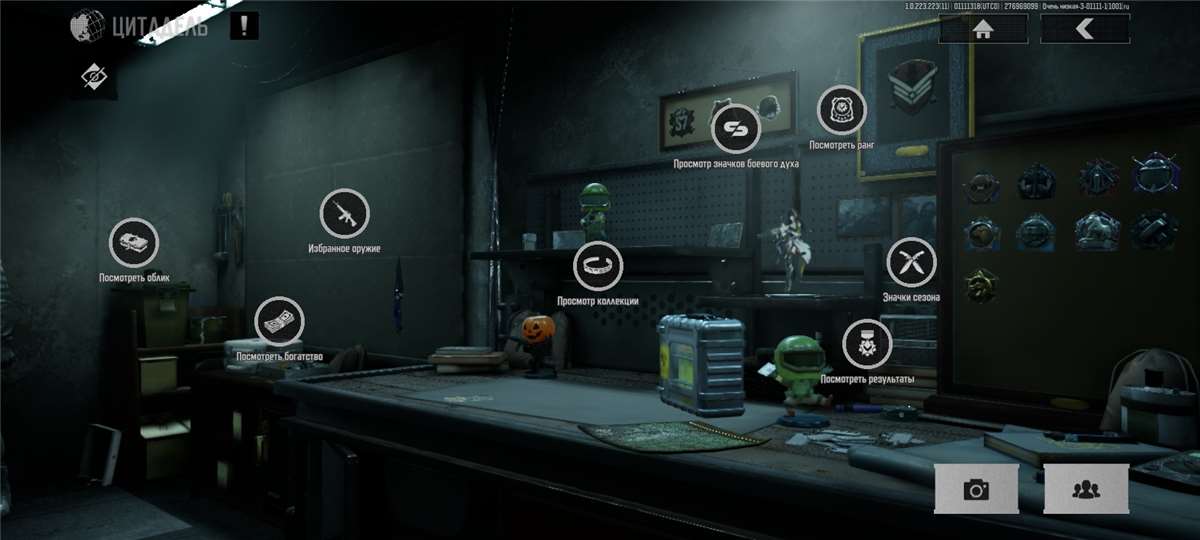Open Посмотреть результаты results icon
Image resolution: width=1200 pixels, height=540 pixels.
click(866, 345)
